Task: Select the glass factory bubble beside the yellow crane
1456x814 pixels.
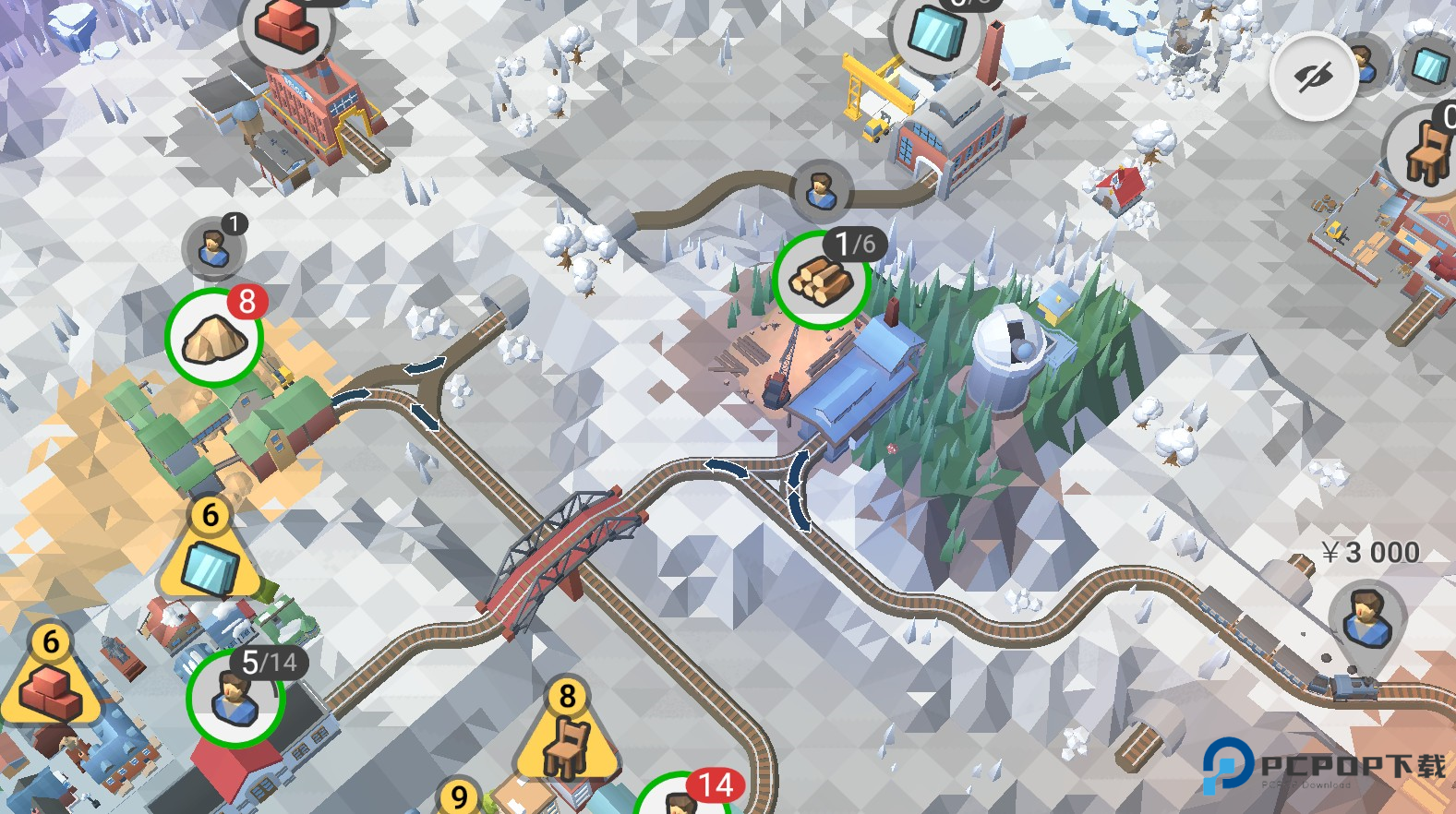Action: (x=937, y=31)
